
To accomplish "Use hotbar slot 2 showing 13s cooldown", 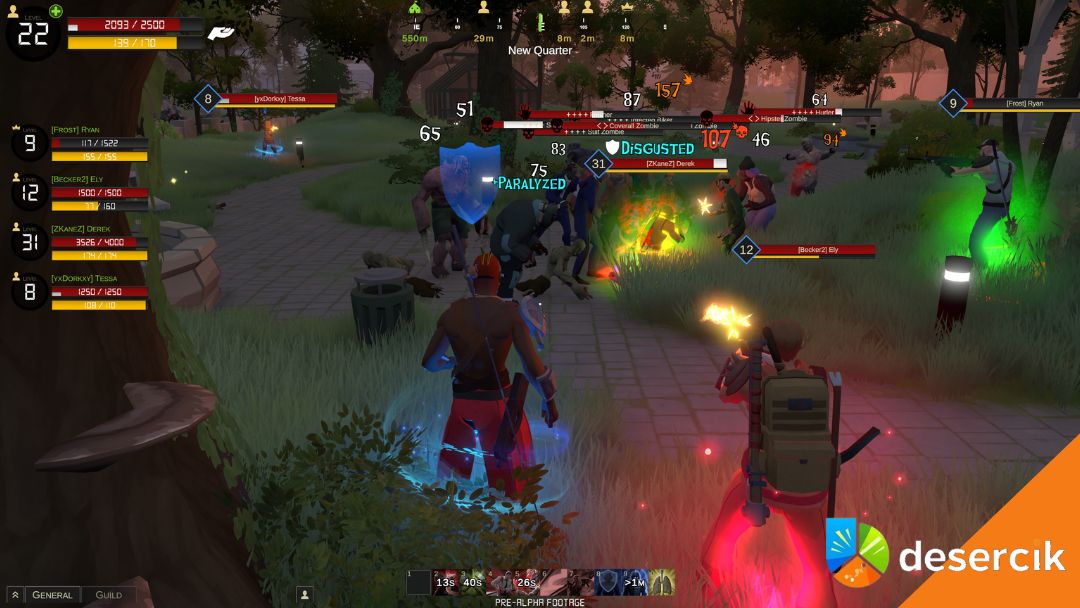I will point(446,582).
